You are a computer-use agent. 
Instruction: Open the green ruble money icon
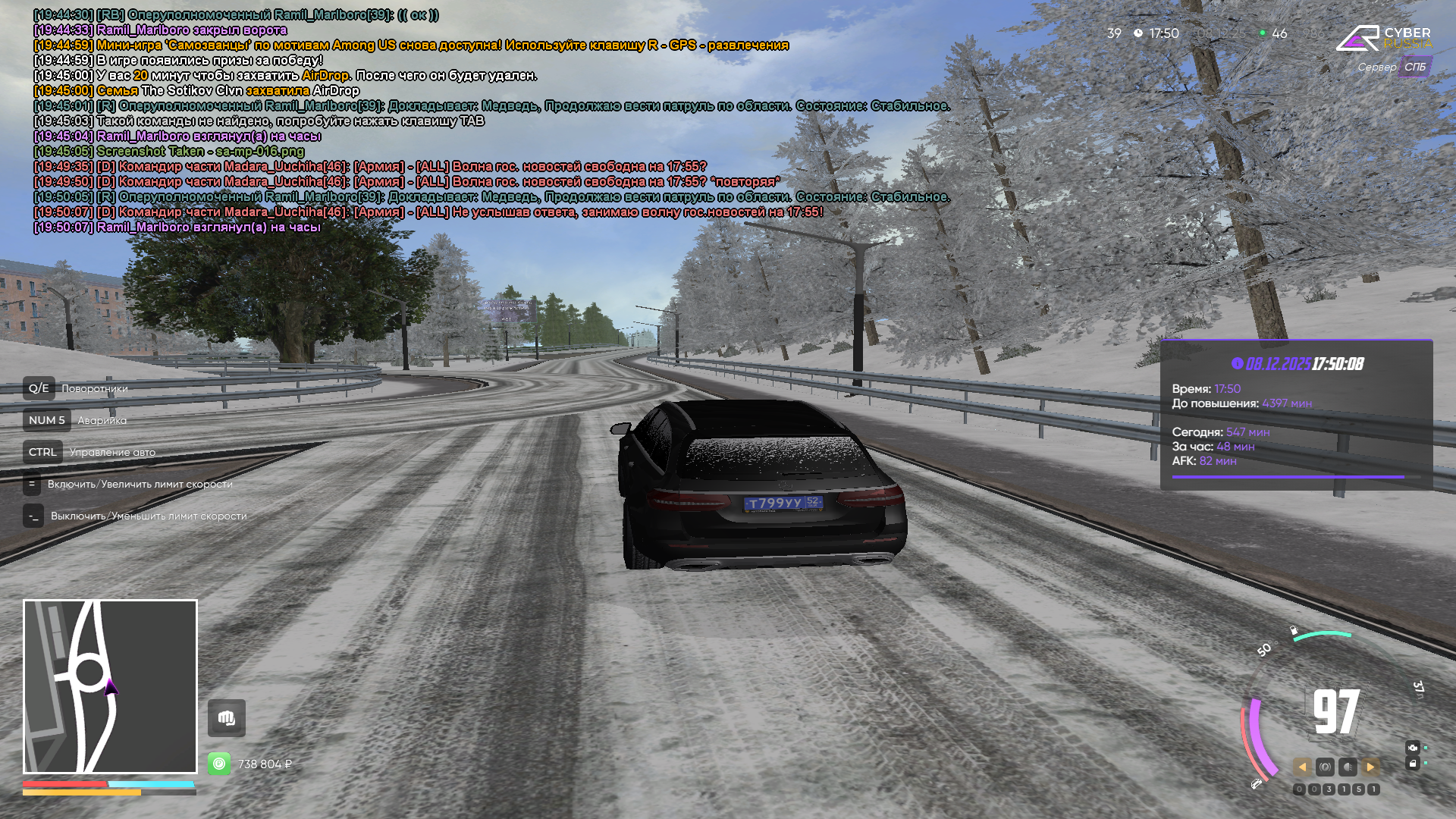pyautogui.click(x=219, y=764)
